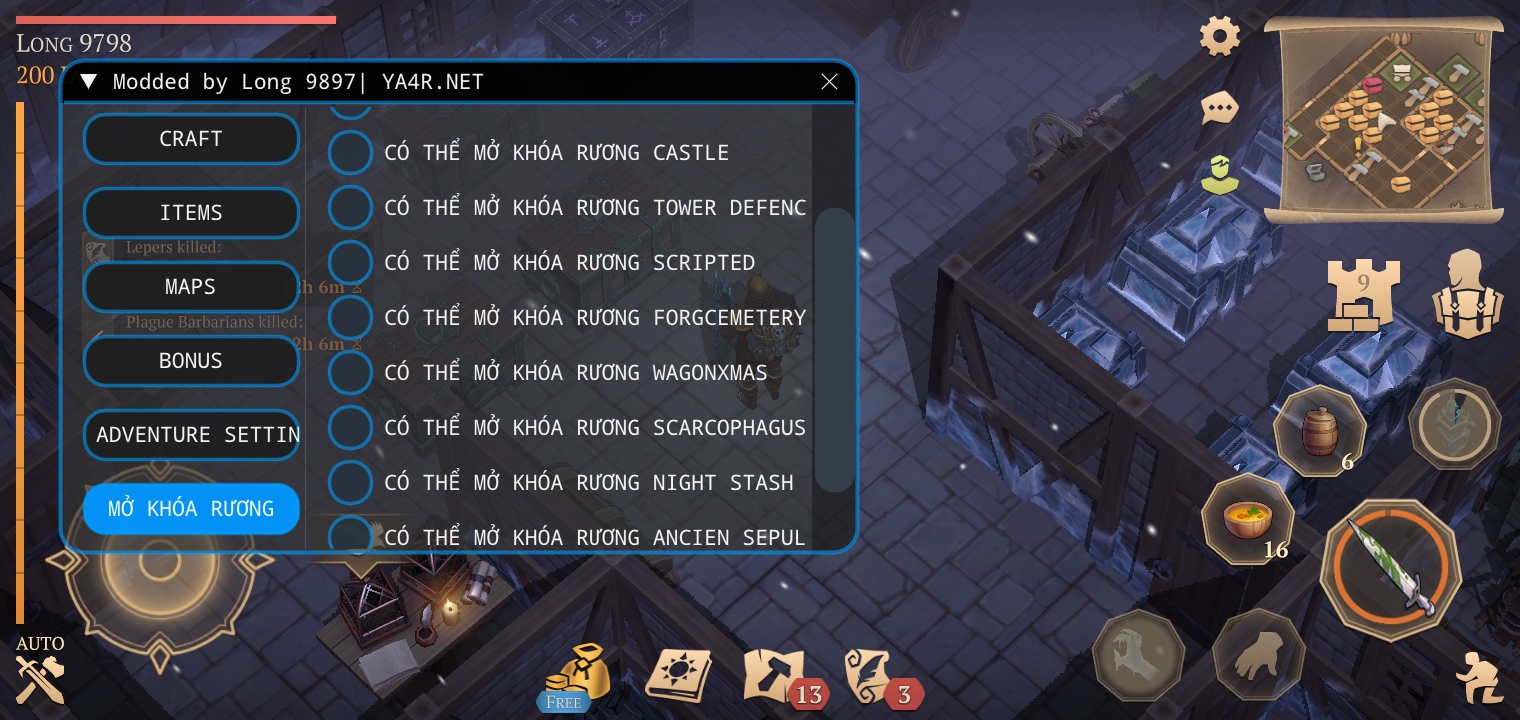Close the mod menu overlay
1520x720 pixels.
tap(829, 82)
